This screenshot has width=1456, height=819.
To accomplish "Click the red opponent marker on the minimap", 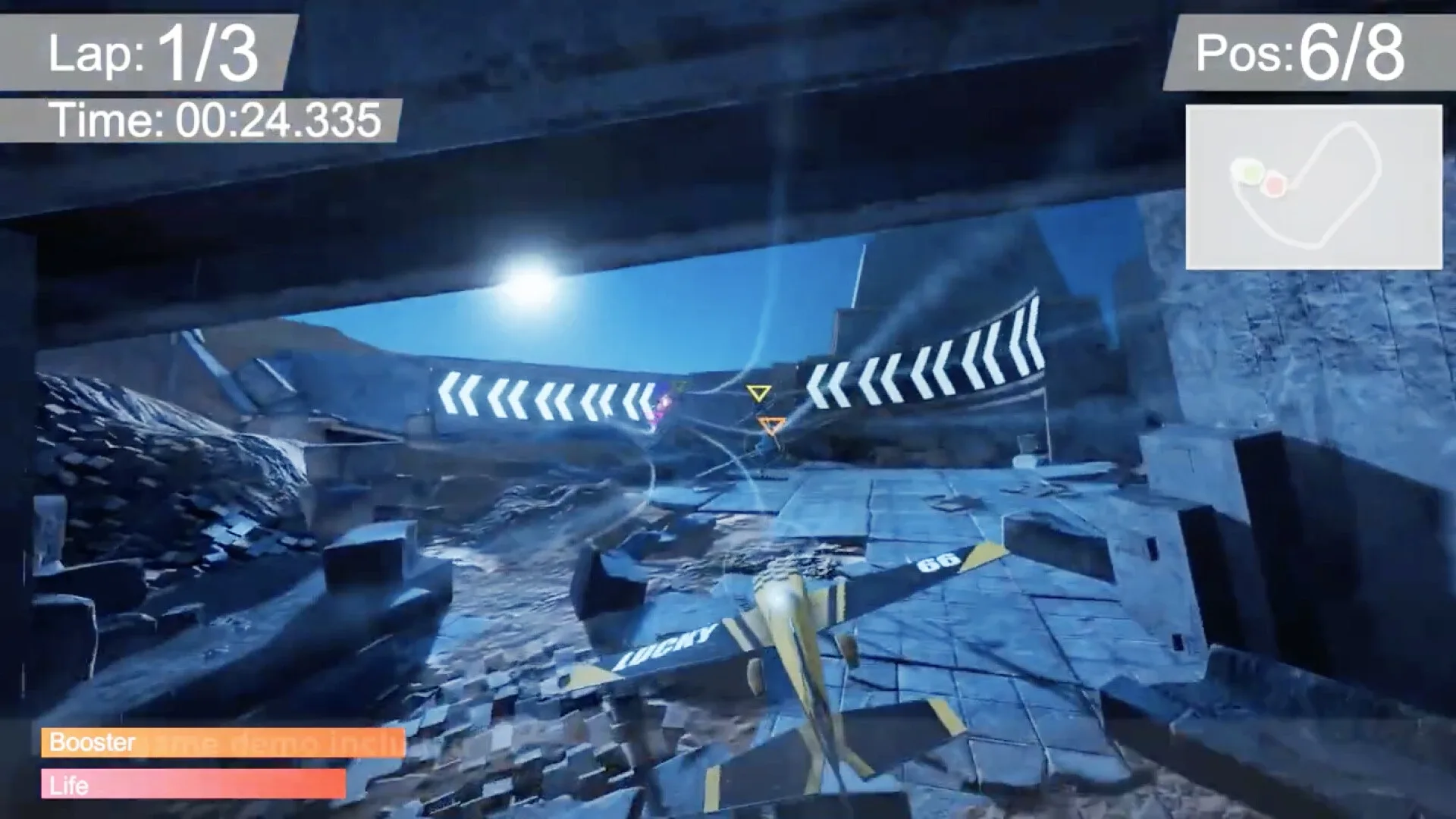I will coord(1276,183).
